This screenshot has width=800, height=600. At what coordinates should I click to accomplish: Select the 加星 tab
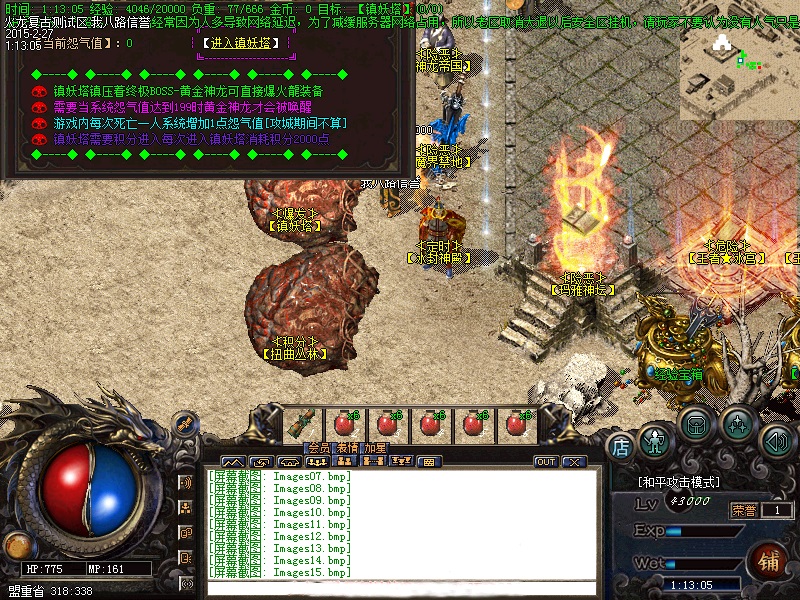[376, 447]
